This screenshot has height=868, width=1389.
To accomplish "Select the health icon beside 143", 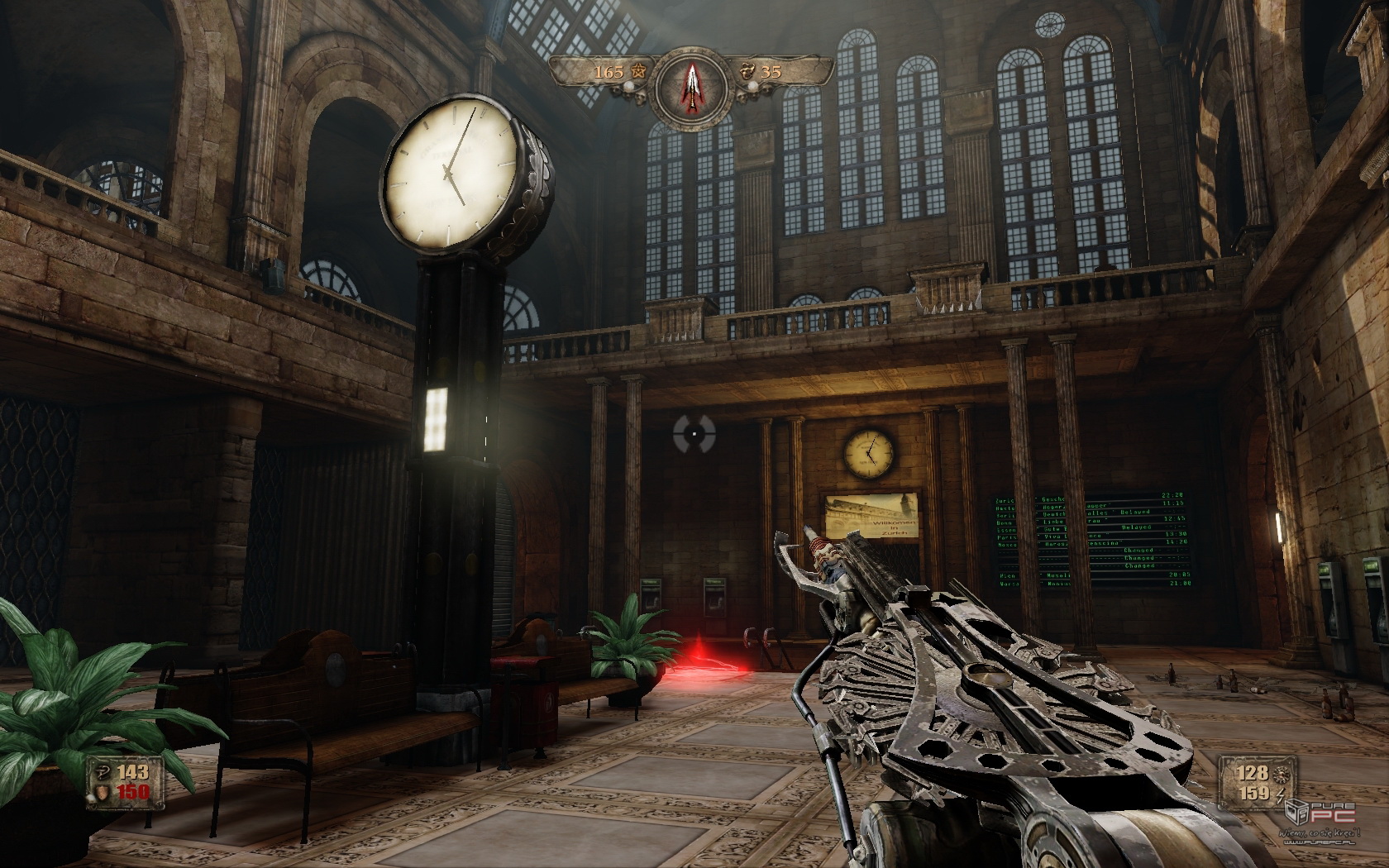I will click(x=103, y=772).
